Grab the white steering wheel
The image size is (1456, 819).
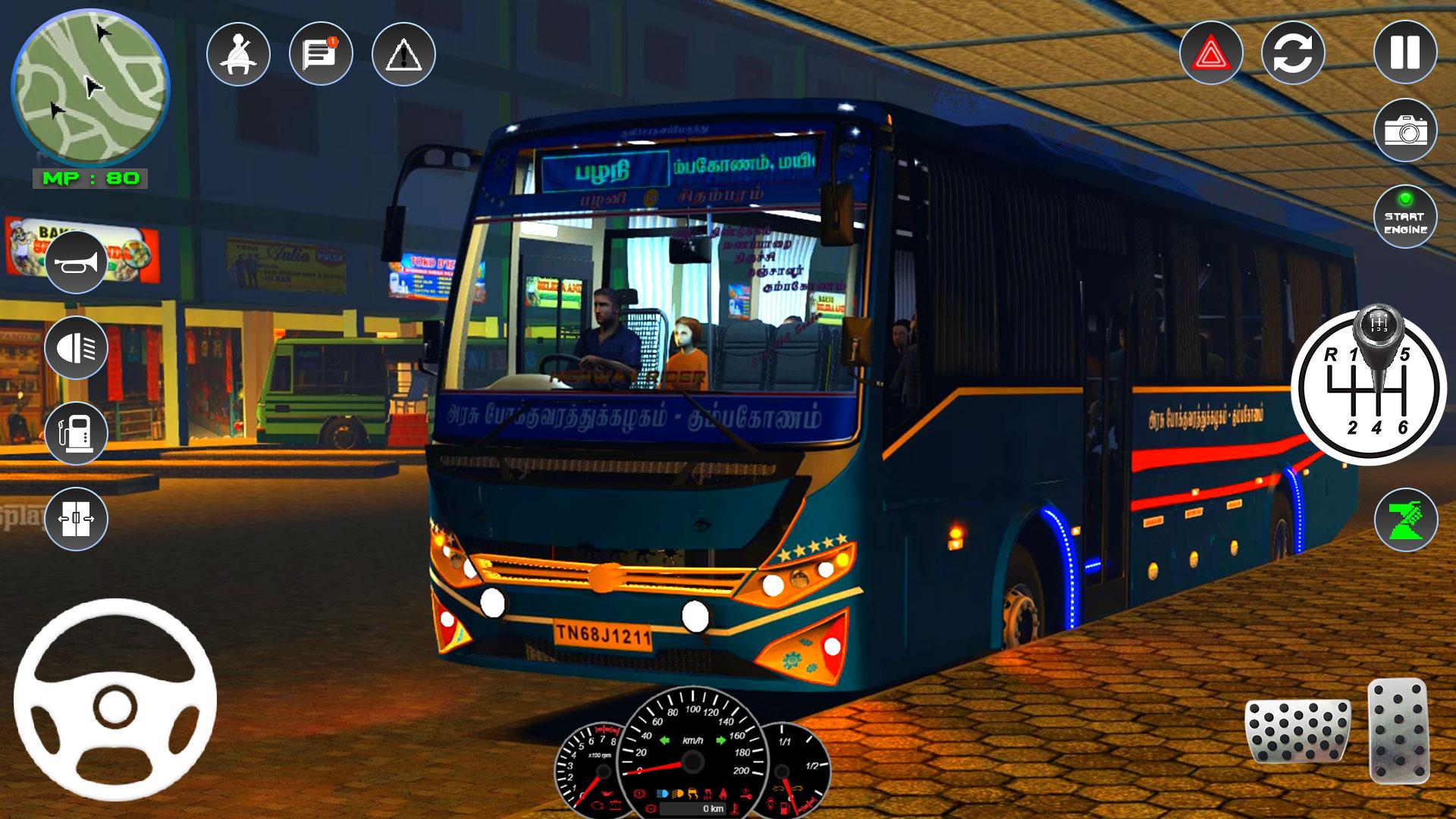pos(115,699)
